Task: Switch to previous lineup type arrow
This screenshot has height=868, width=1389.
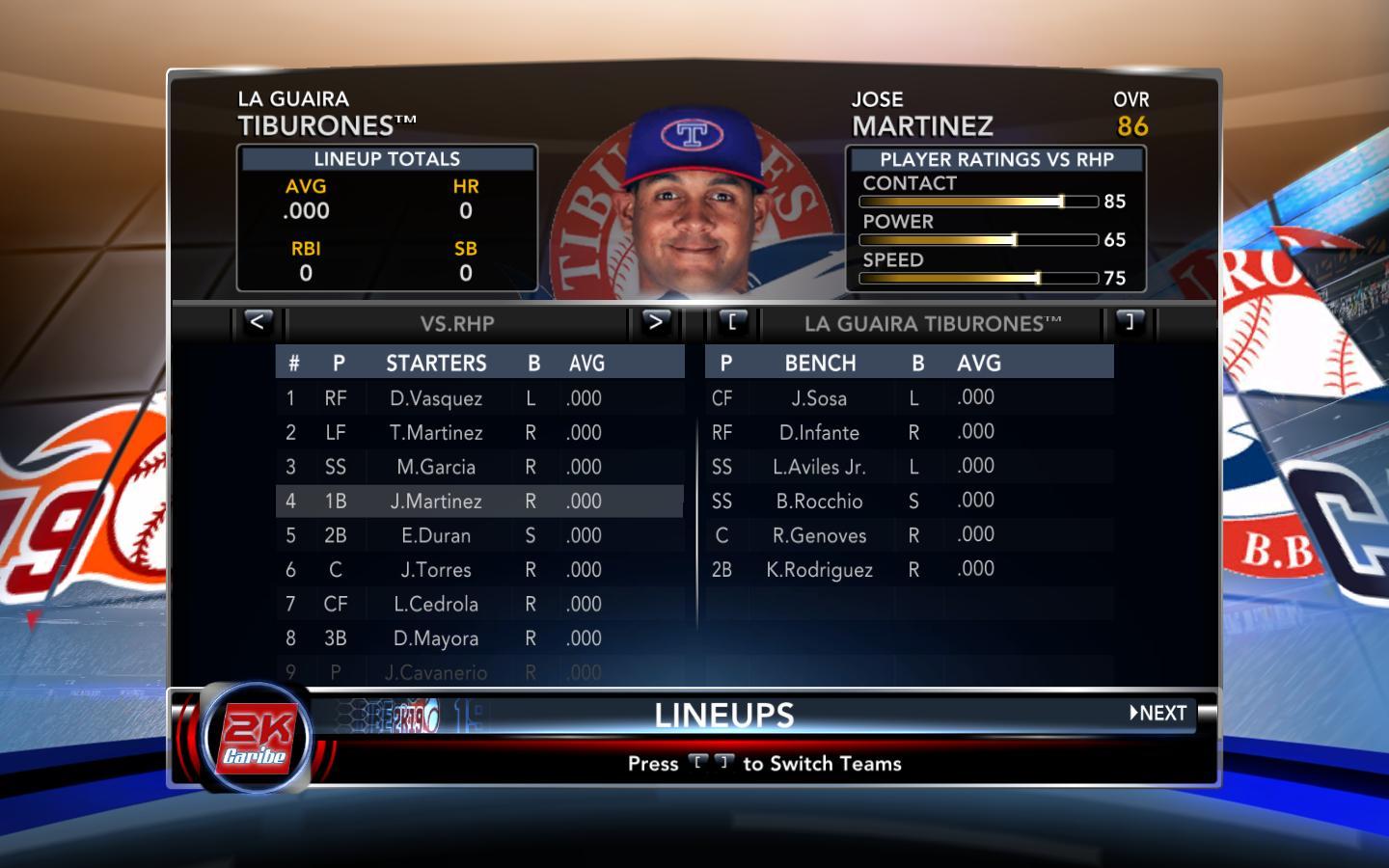Action: pyautogui.click(x=258, y=322)
